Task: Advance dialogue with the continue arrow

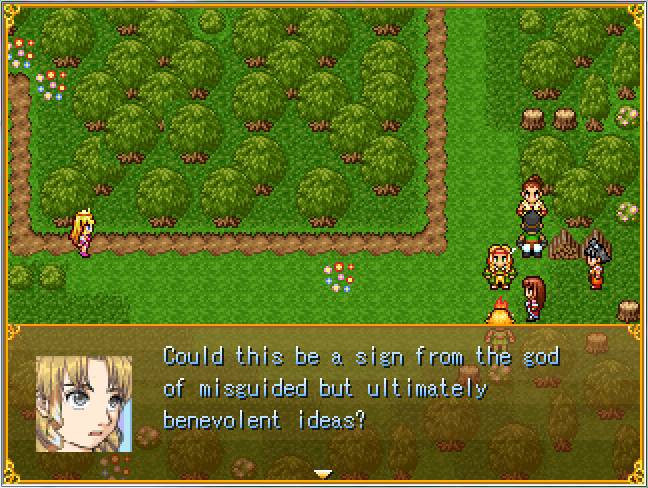Action: tap(322, 472)
